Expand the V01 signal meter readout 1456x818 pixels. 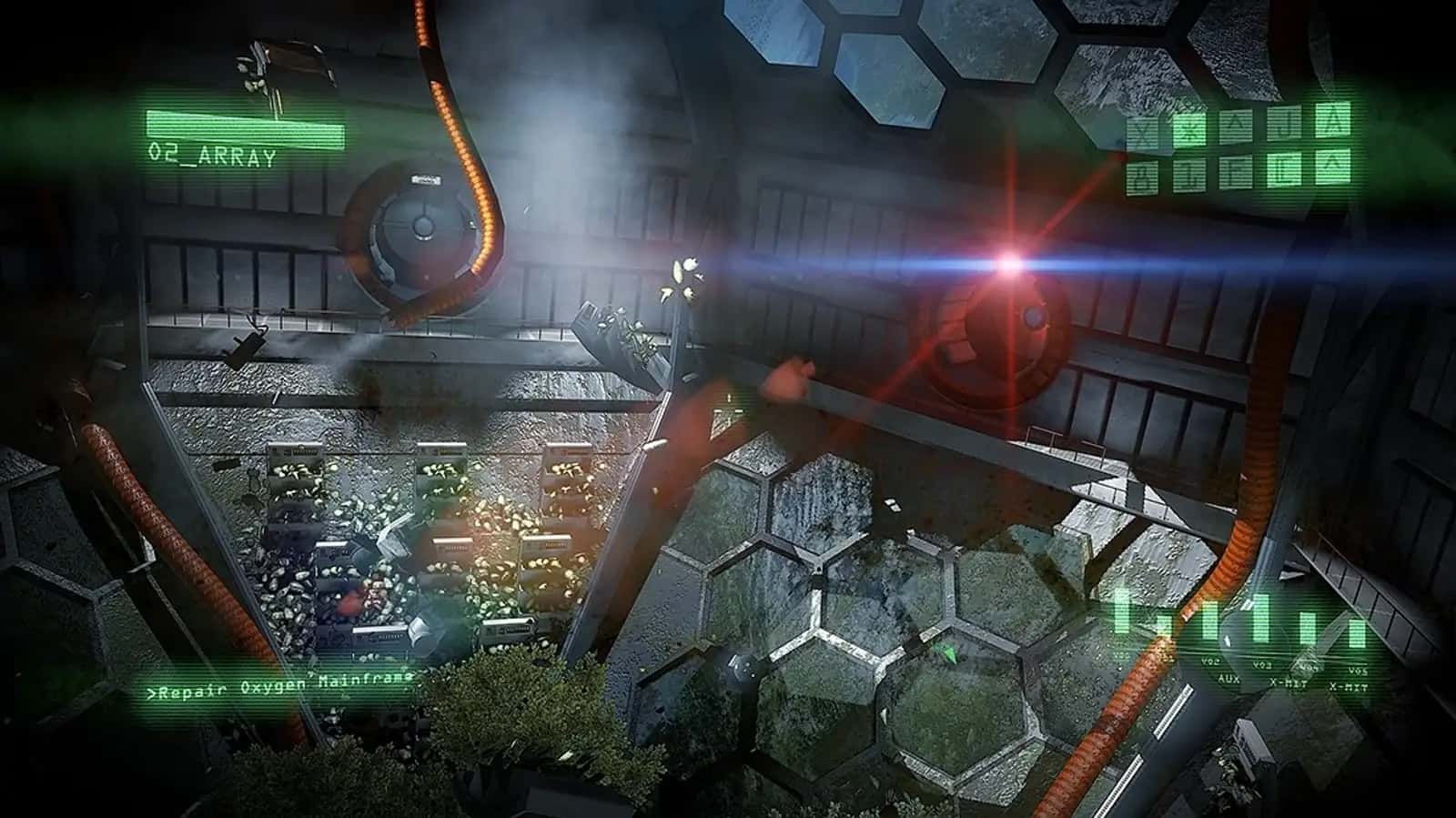pyautogui.click(x=1120, y=656)
